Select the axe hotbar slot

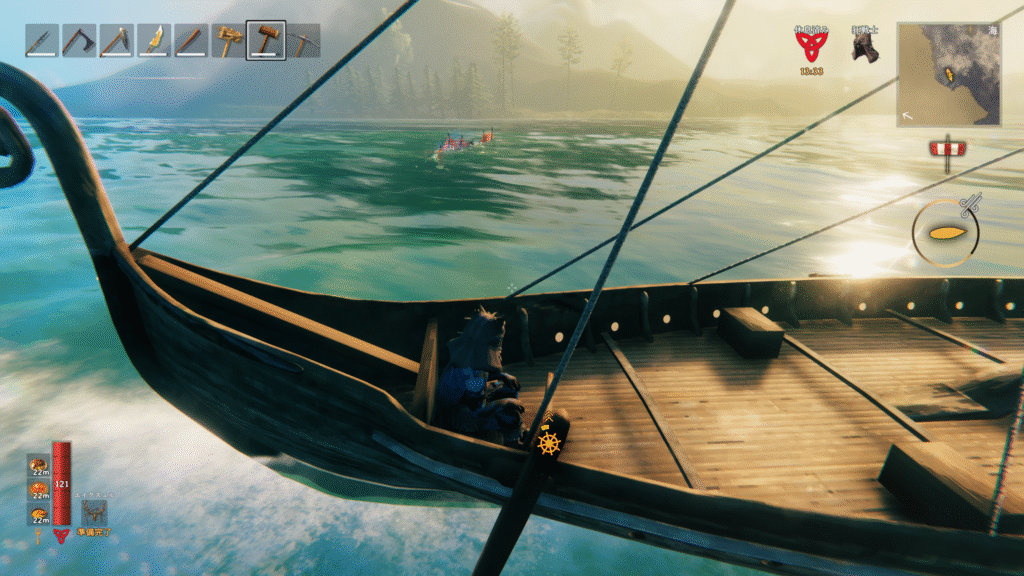tap(78, 41)
